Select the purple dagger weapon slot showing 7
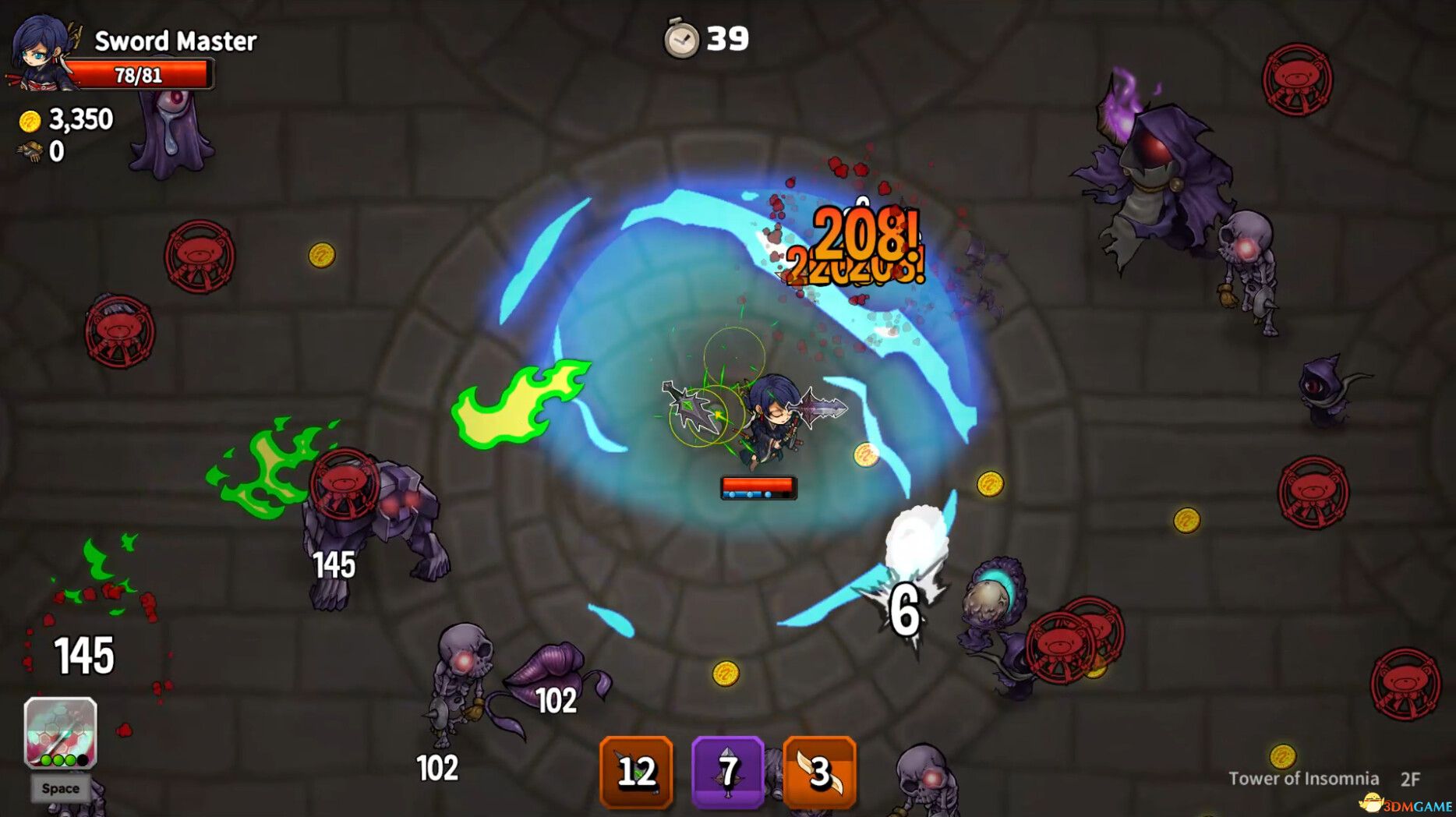This screenshot has width=1456, height=817. point(727,772)
